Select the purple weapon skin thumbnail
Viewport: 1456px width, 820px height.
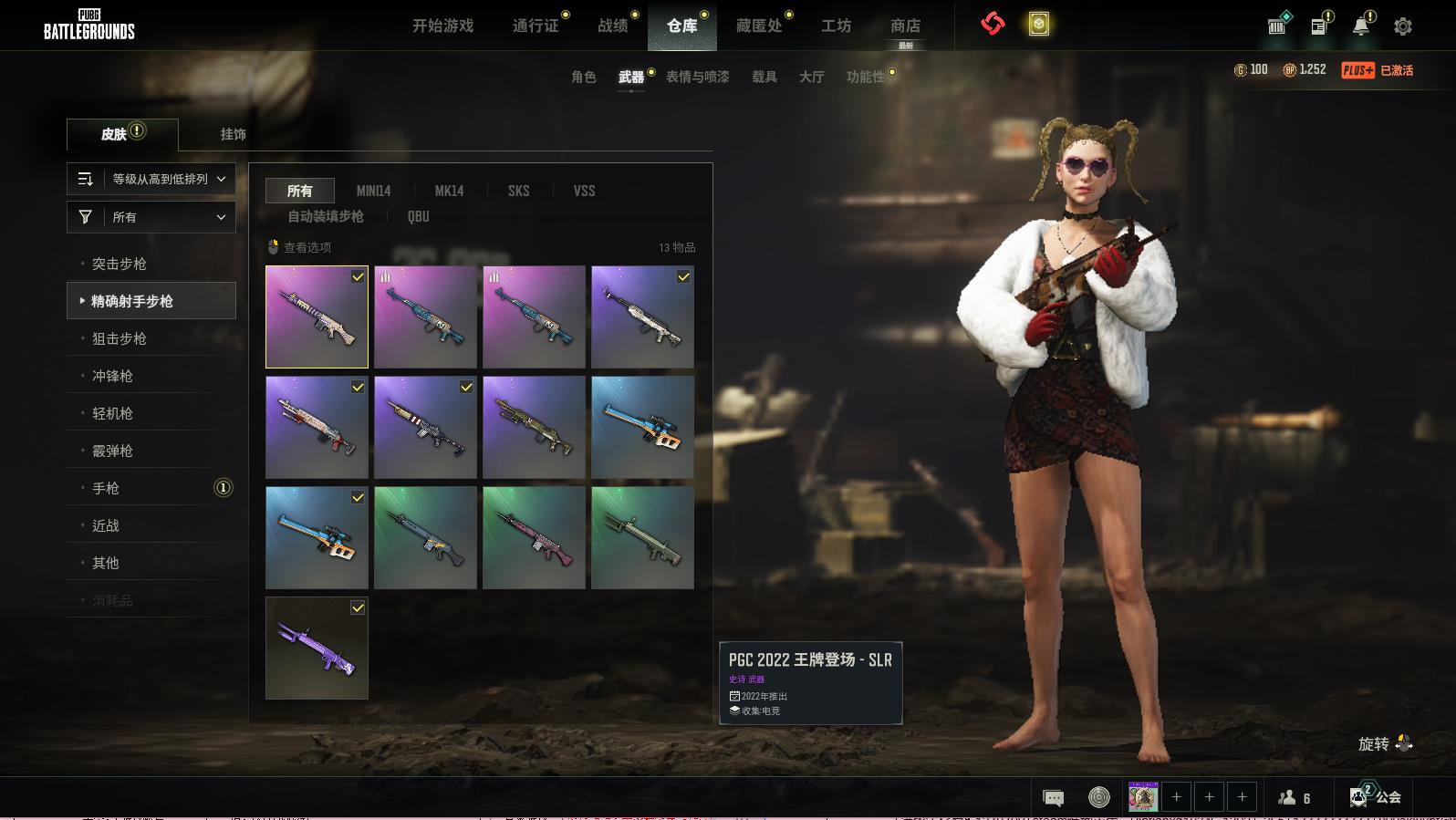[x=317, y=648]
